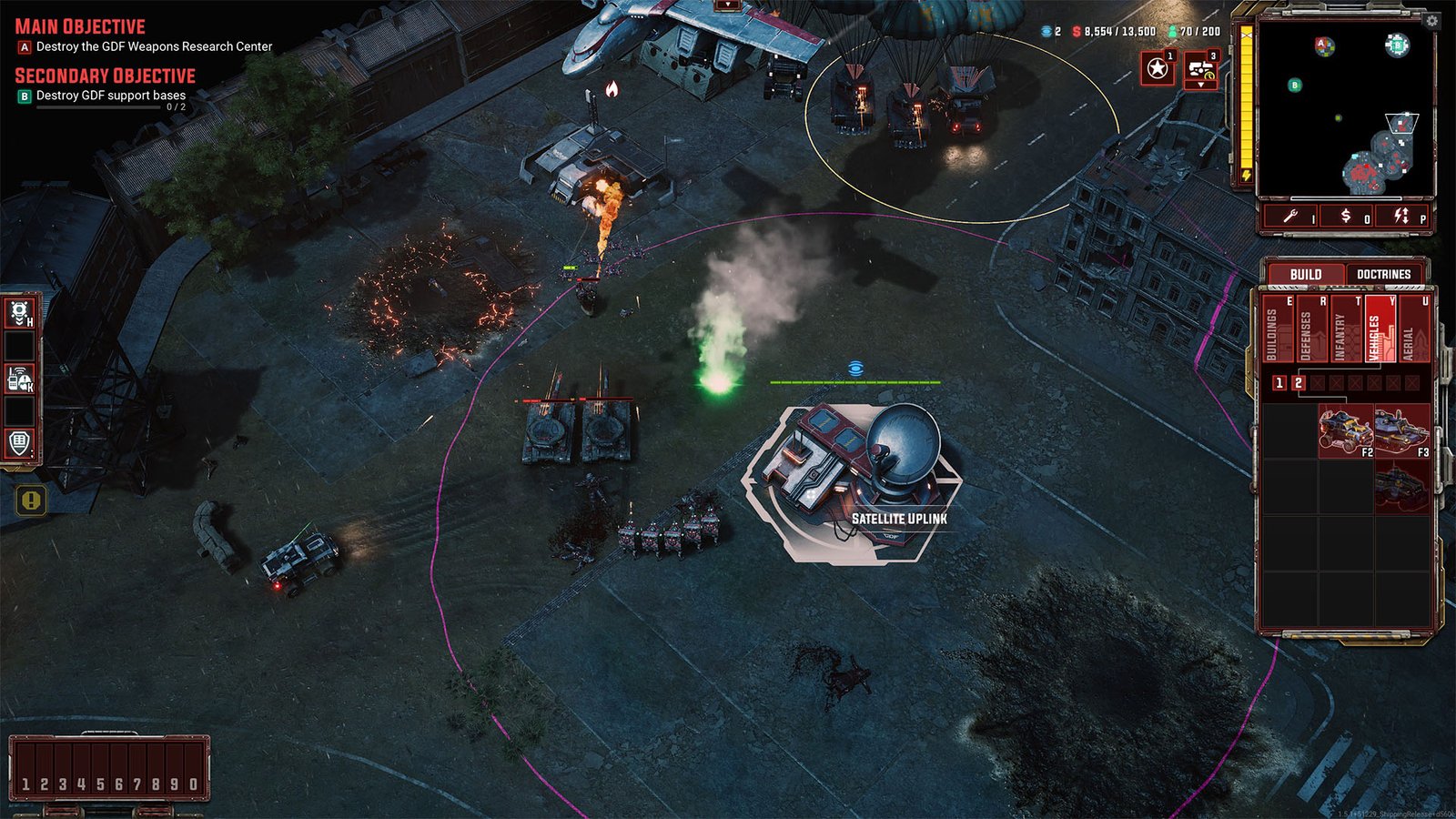Select the Sell tool below the minimap
The image size is (1456, 819).
1345,216
